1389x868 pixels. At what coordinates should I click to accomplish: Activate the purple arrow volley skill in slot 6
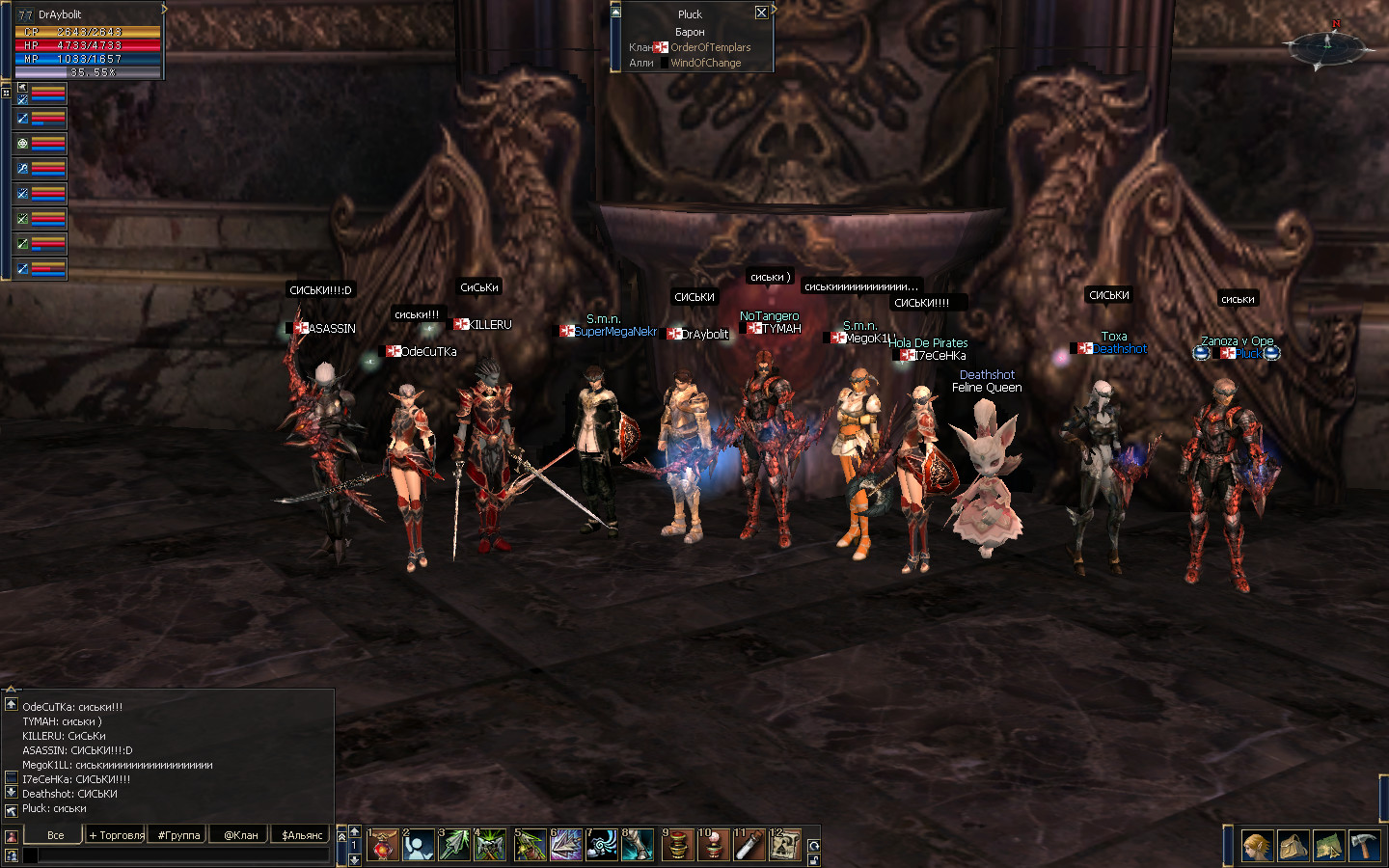(x=566, y=846)
